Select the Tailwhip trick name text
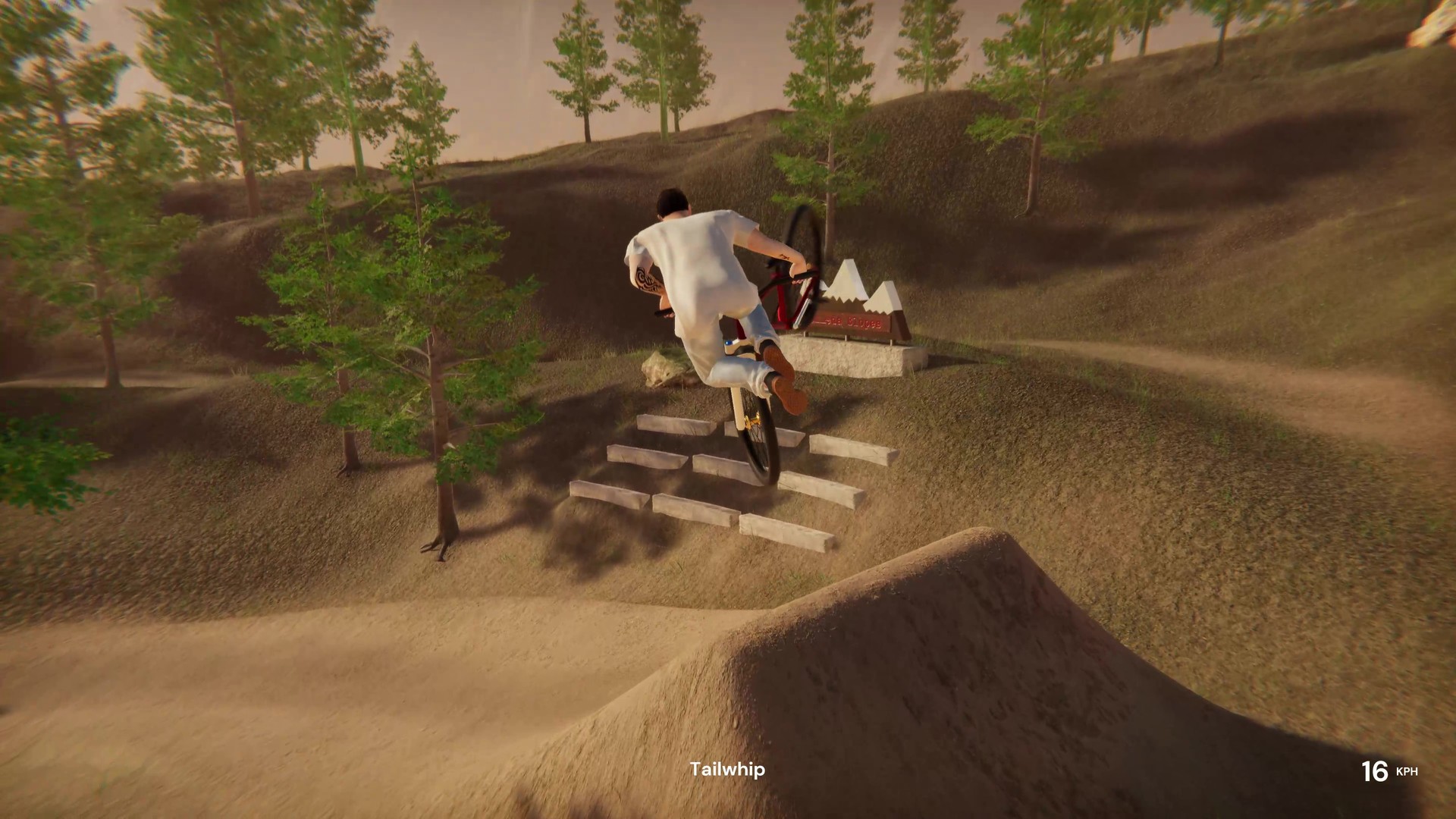1456x819 pixels. [726, 769]
